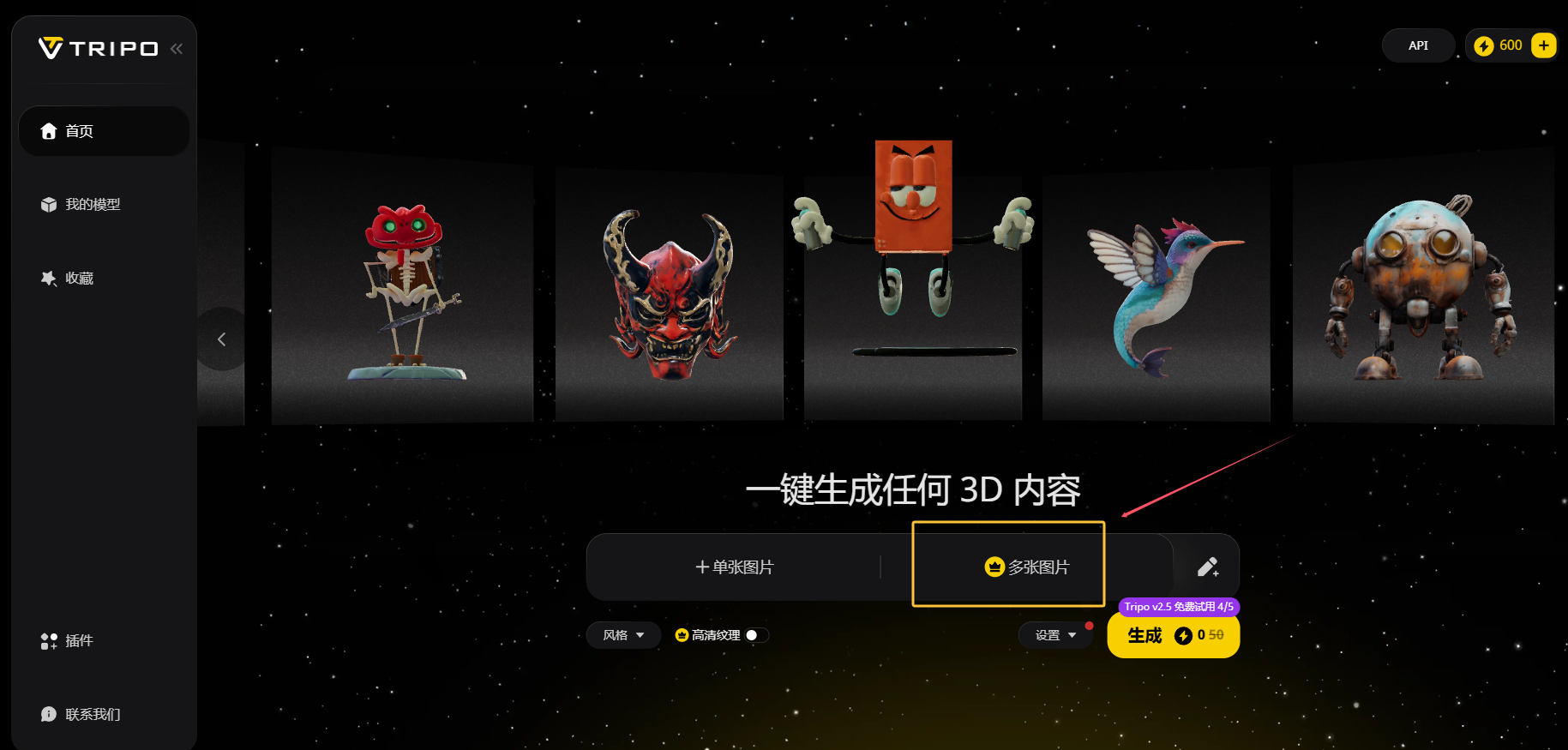Click the red demon mask thumbnail
Screen dimensions: 1568x750
click(668, 291)
